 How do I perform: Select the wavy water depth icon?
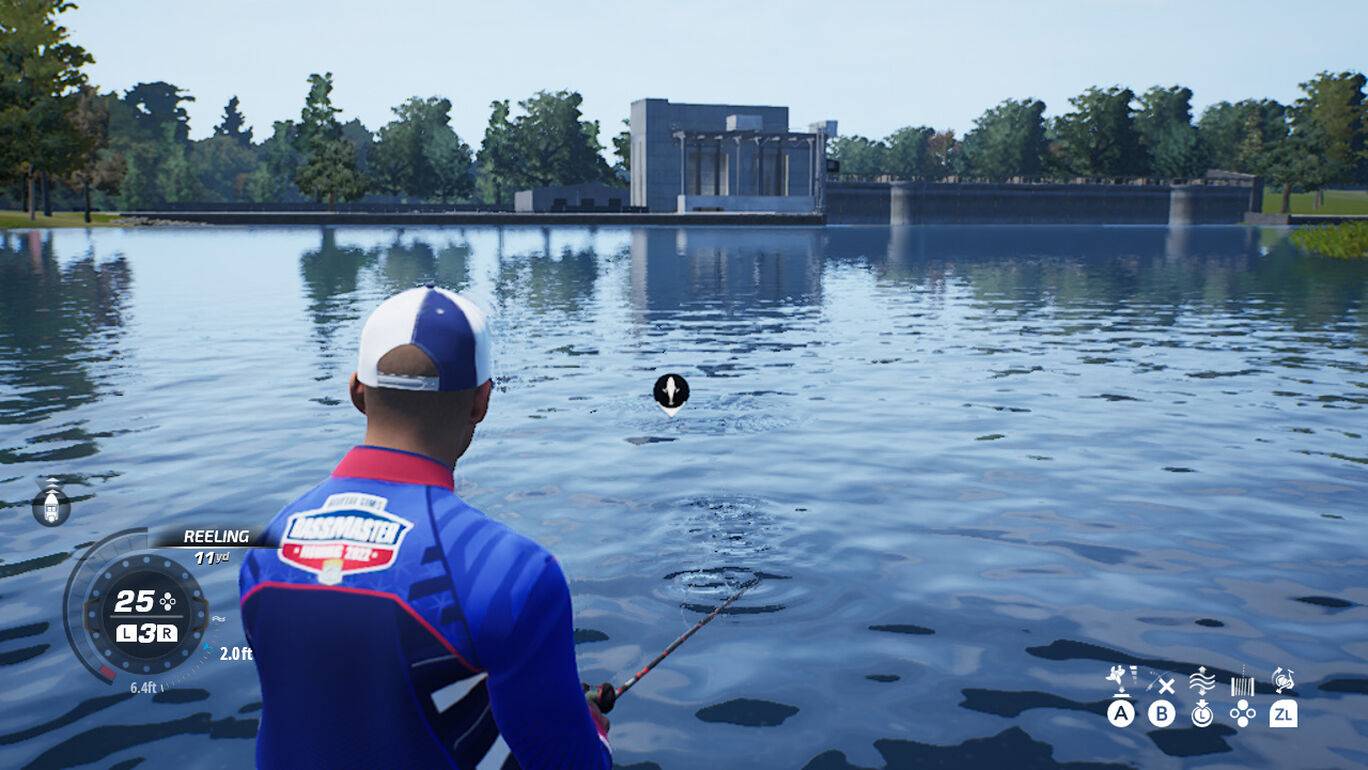pos(1202,682)
